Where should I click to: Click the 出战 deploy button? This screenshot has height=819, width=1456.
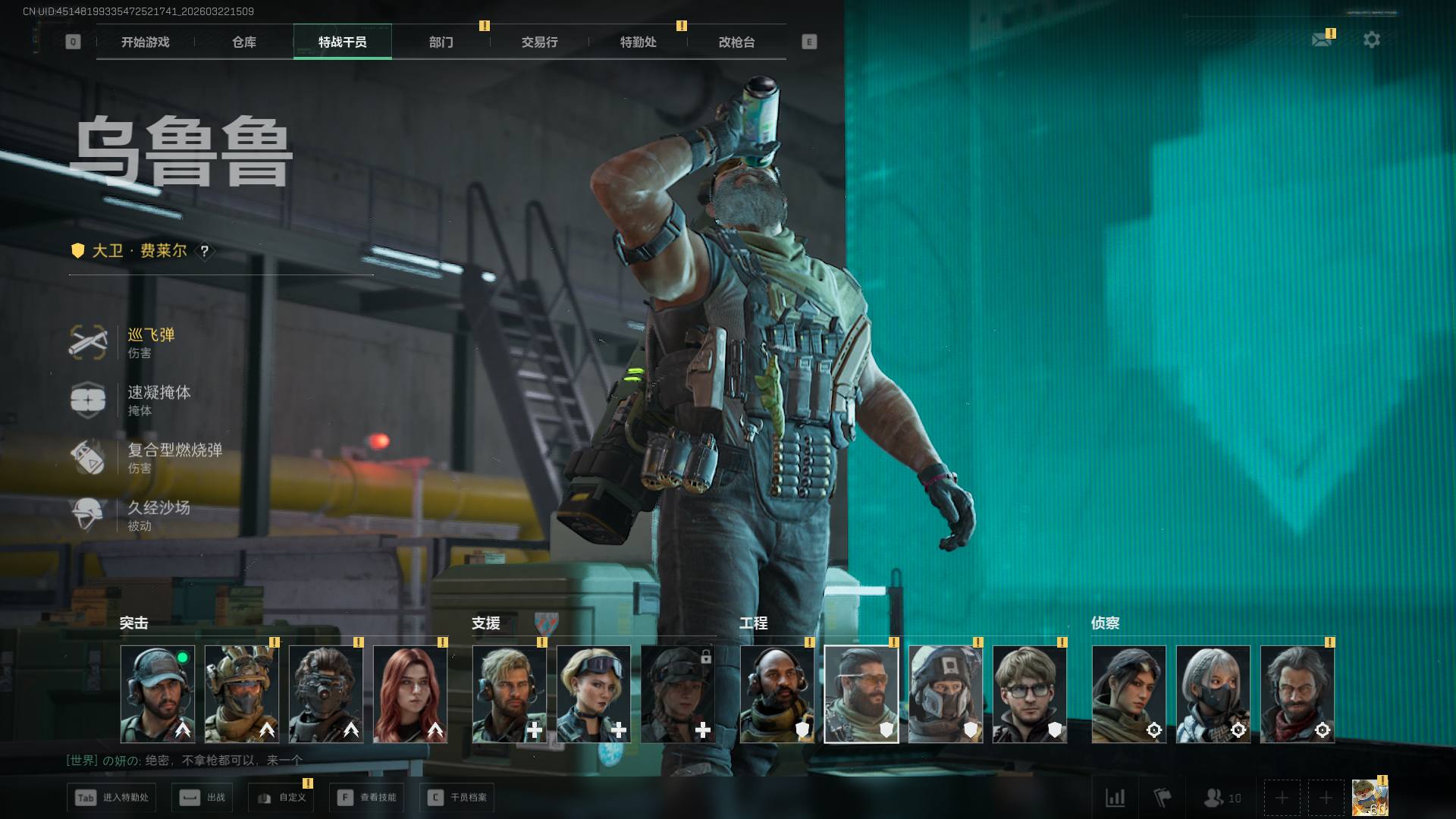[x=202, y=798]
